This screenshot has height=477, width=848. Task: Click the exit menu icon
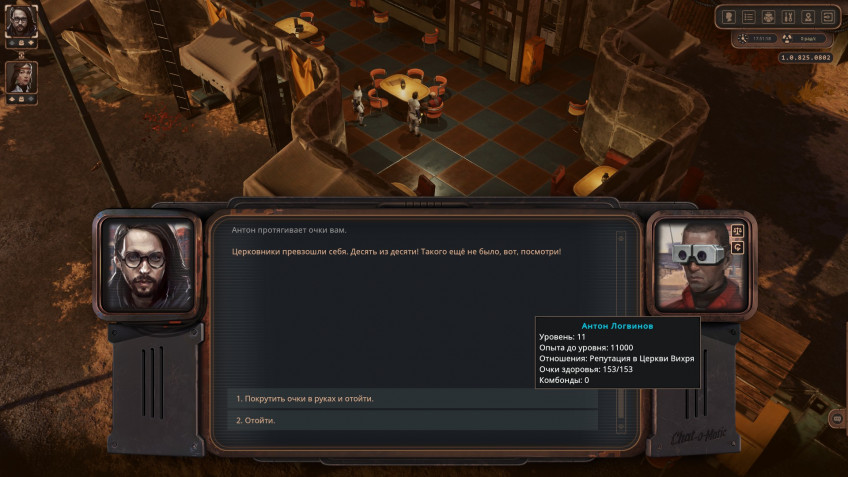tap(827, 17)
